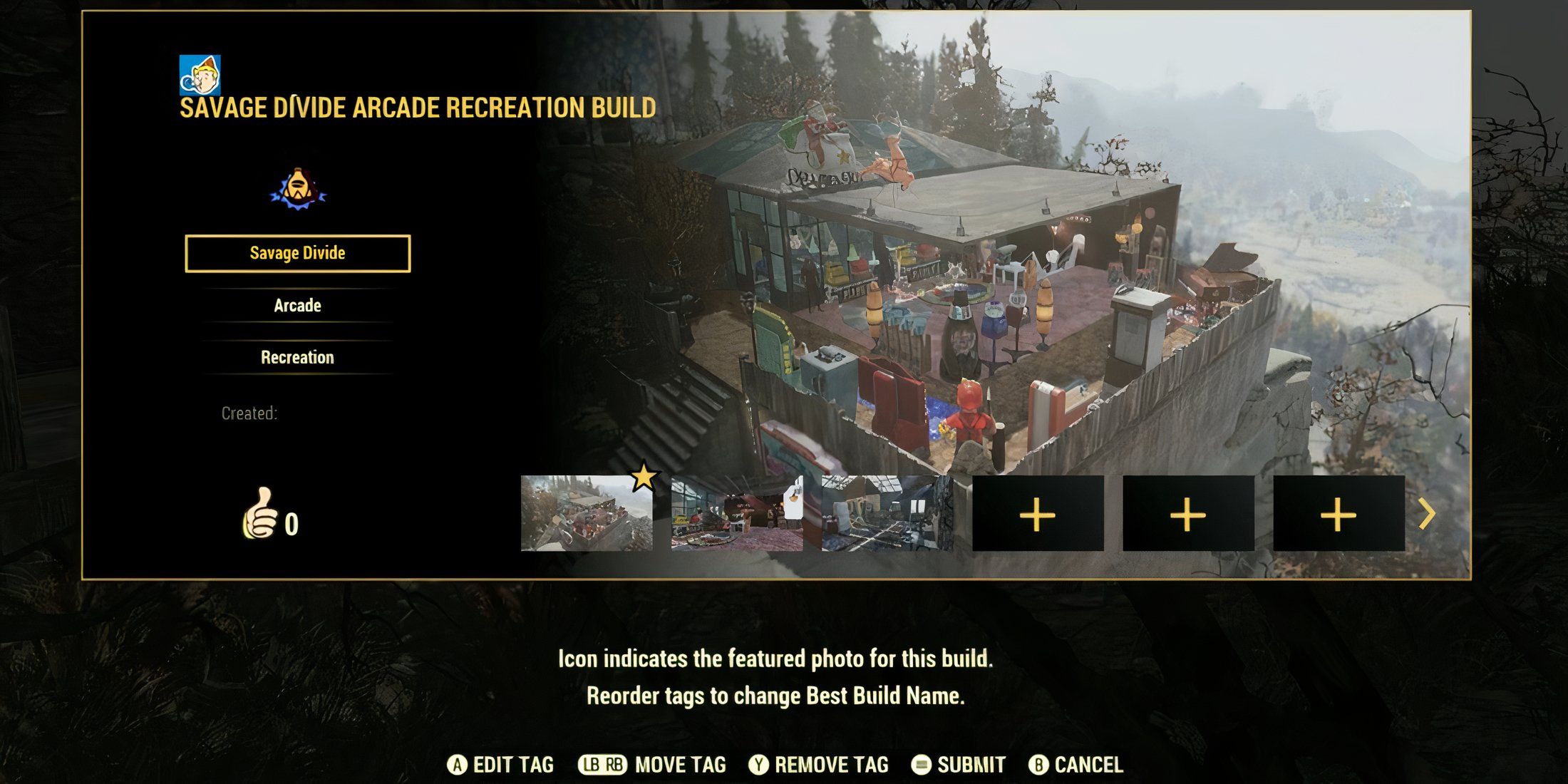Click the Submit option

coord(959,765)
